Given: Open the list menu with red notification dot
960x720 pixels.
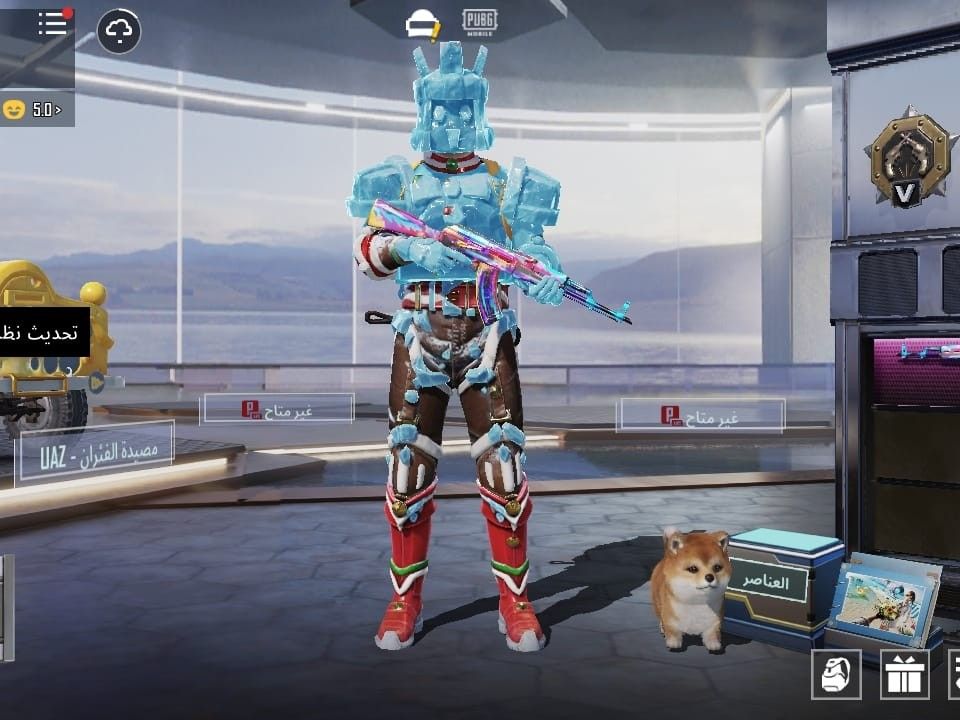Looking at the screenshot, I should (x=53, y=25).
